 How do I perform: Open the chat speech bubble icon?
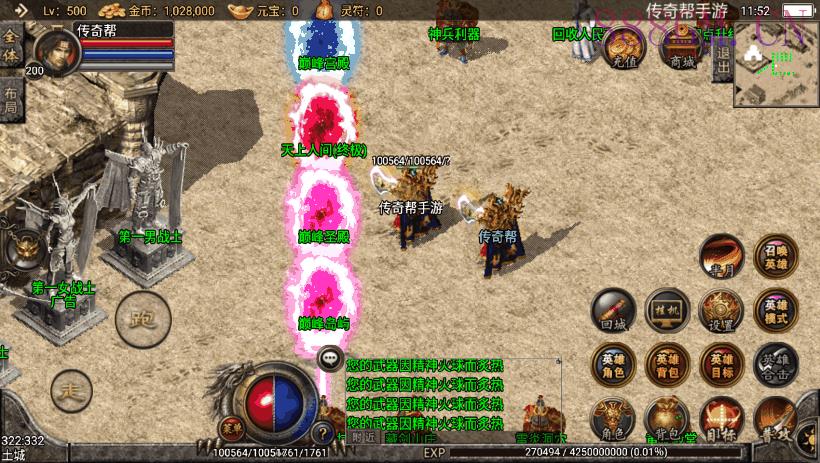coord(330,358)
